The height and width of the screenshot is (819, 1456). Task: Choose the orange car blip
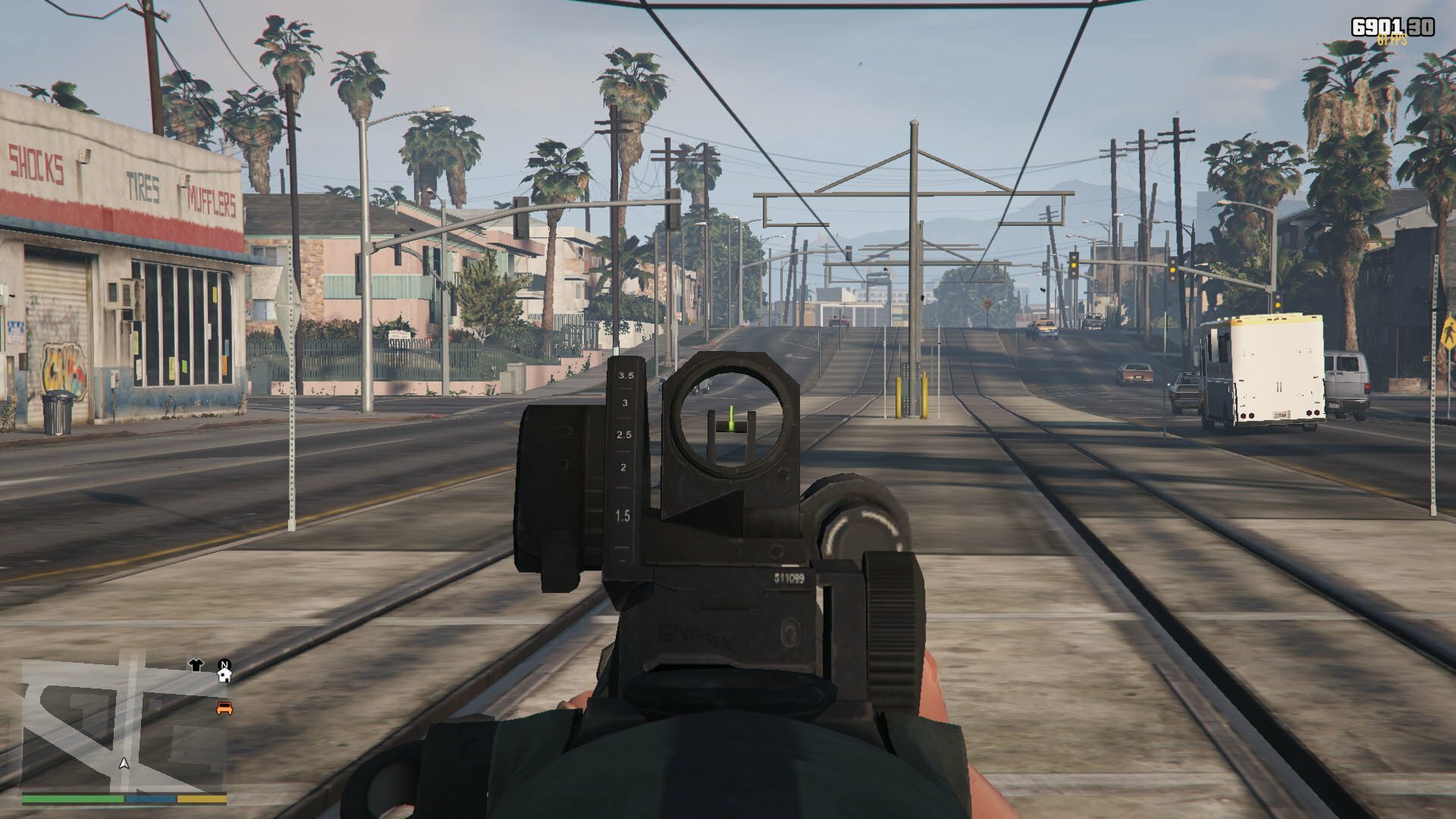(224, 708)
